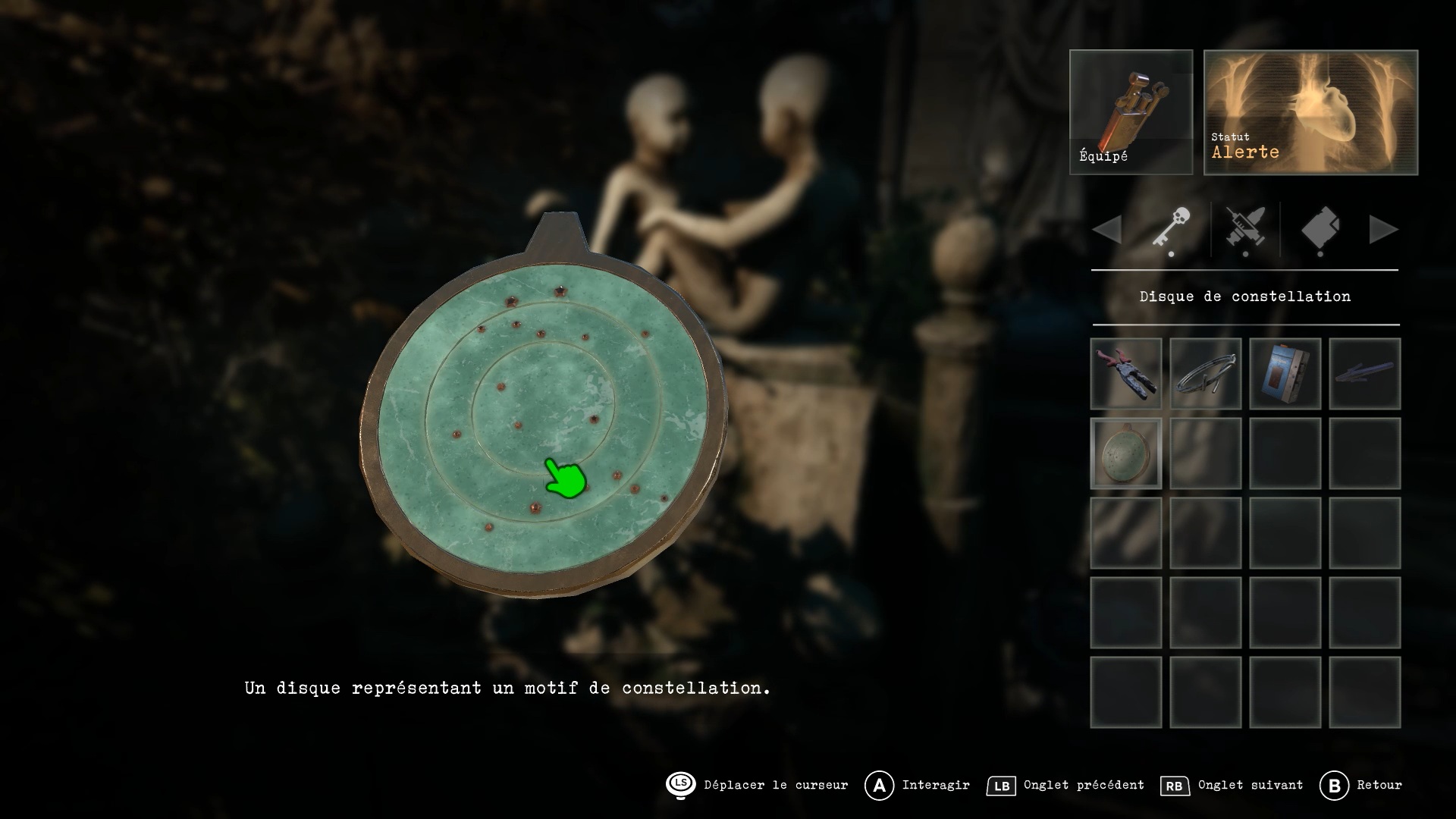Click the Onglet suivant option
This screenshot has width=1456, height=819.
point(1233,786)
